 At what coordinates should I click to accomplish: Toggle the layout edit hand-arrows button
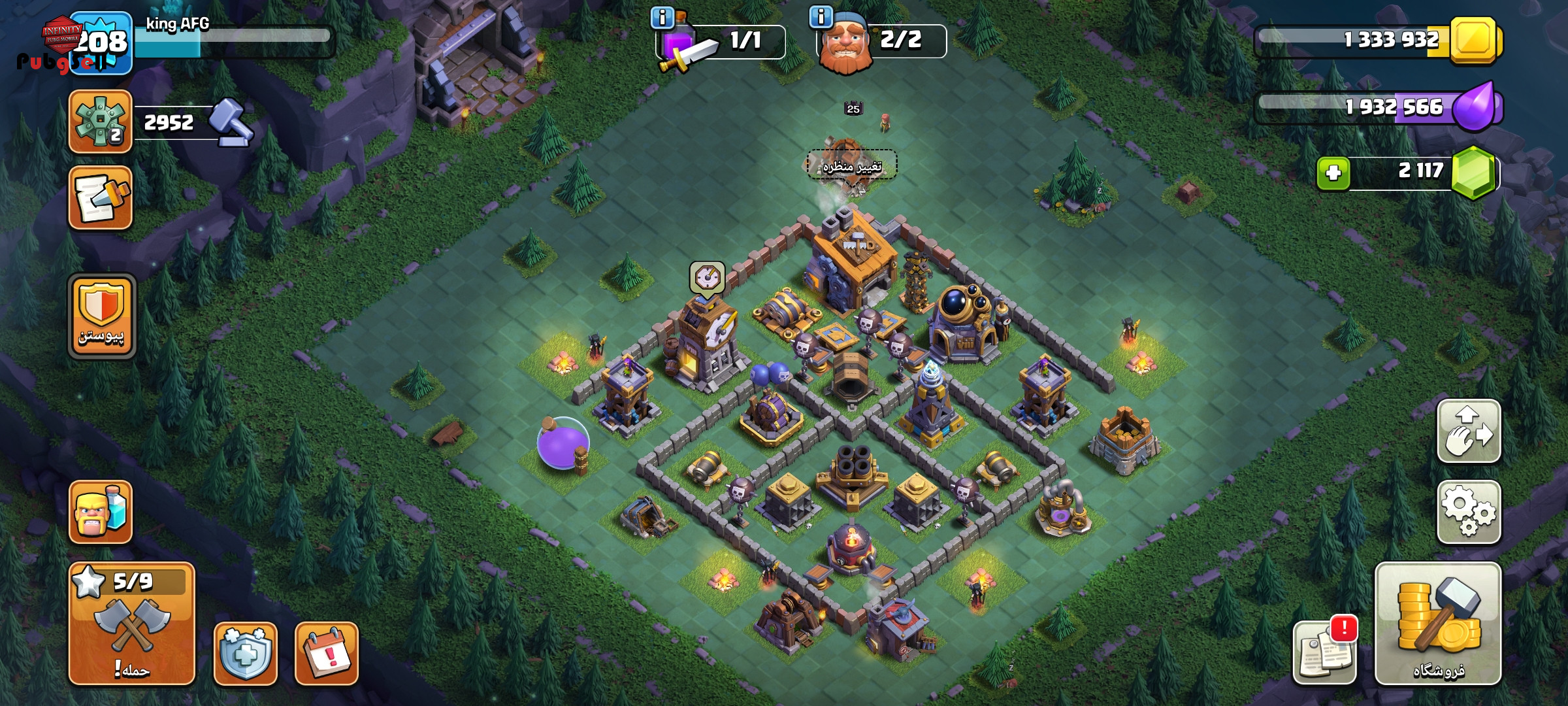1468,431
